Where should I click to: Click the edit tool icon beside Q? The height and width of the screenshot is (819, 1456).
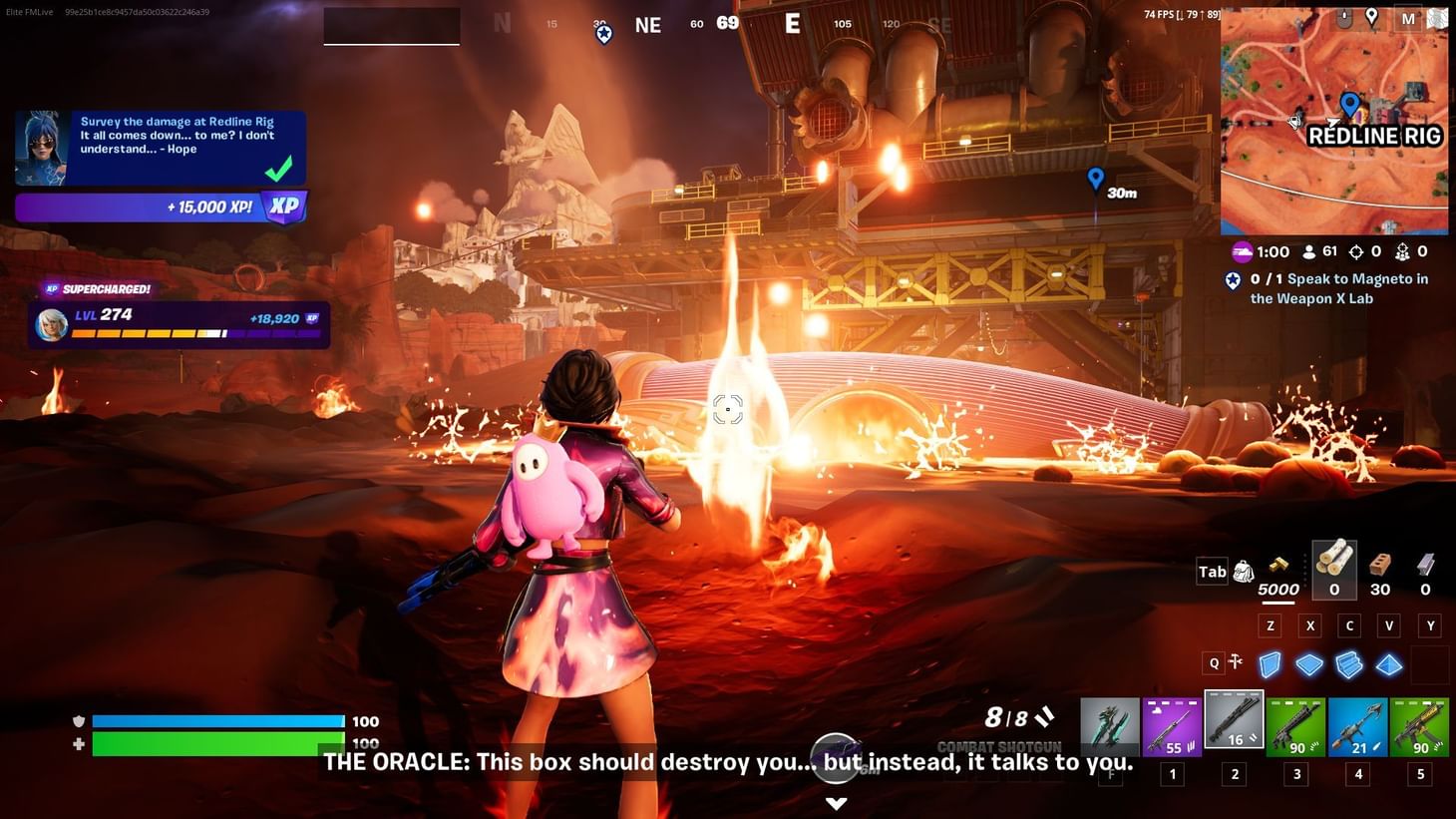(x=1235, y=661)
